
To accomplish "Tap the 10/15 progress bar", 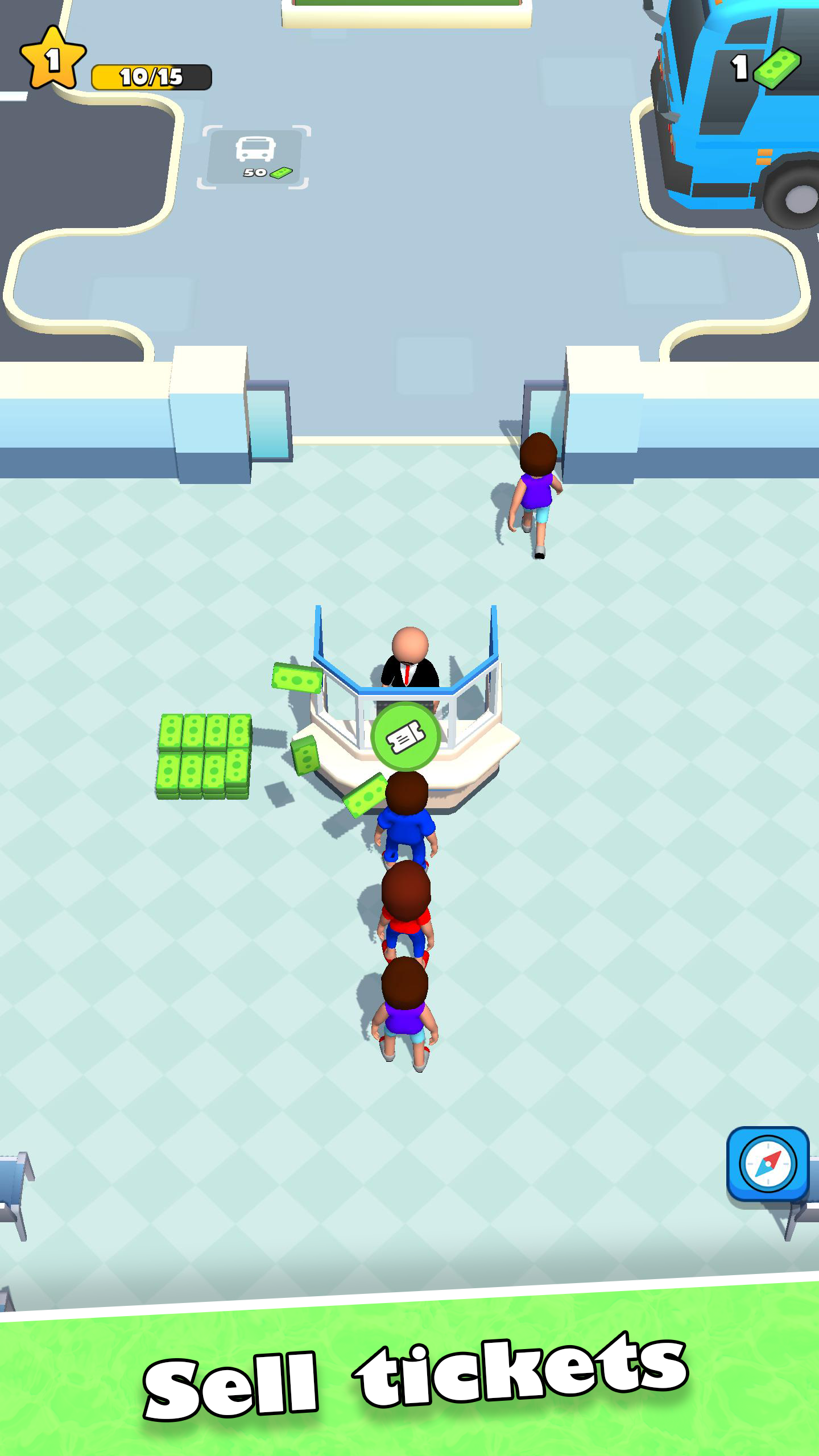I will 151,75.
